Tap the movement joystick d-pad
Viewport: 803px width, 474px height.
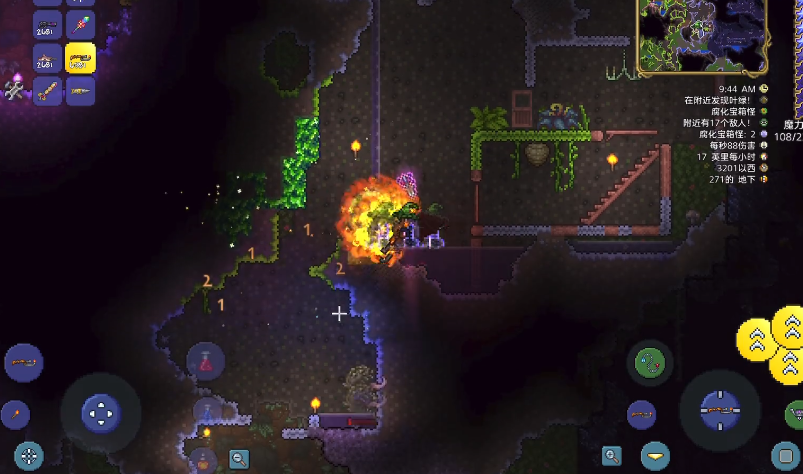[x=100, y=411]
